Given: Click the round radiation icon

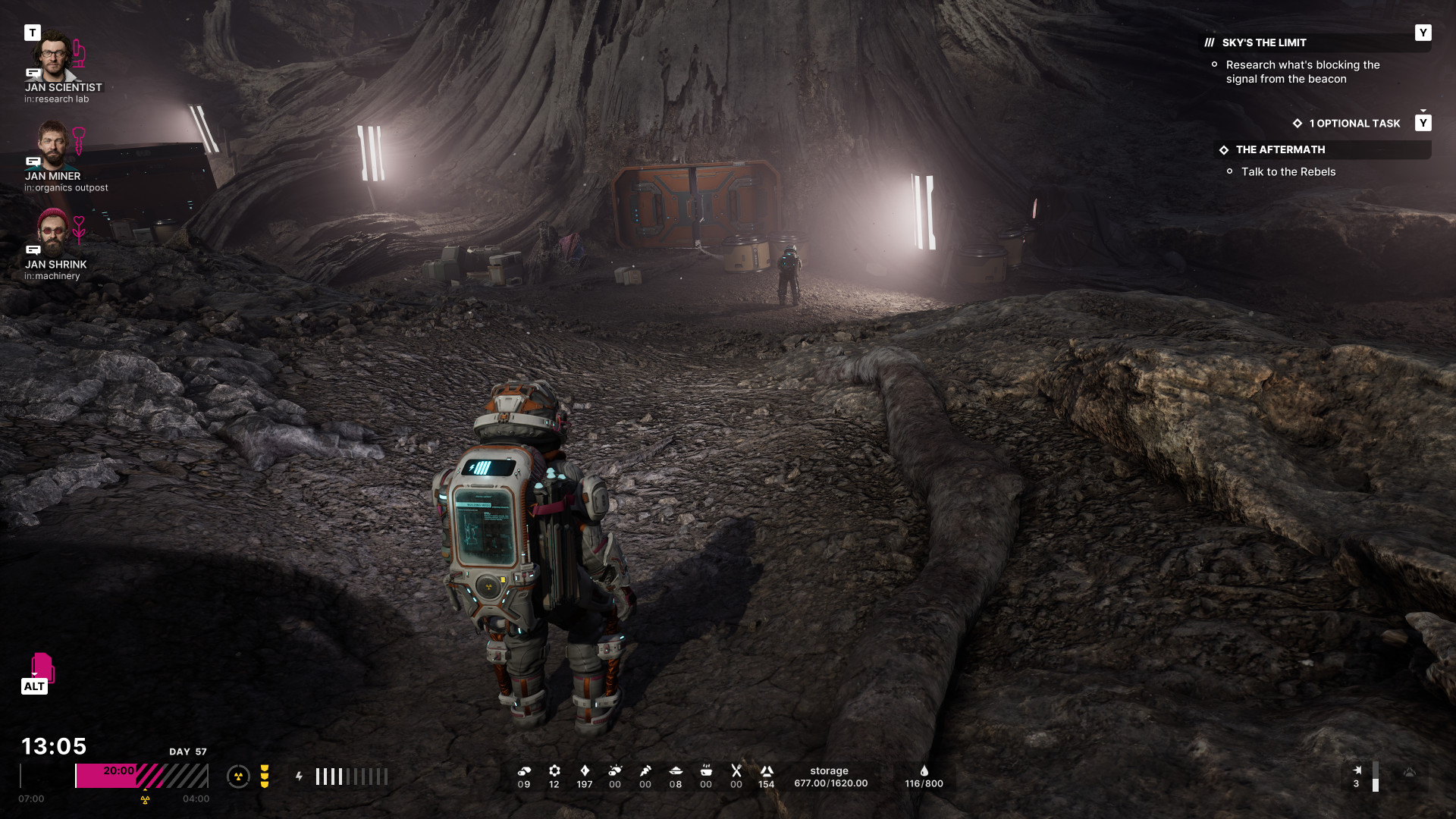Looking at the screenshot, I should 238,776.
